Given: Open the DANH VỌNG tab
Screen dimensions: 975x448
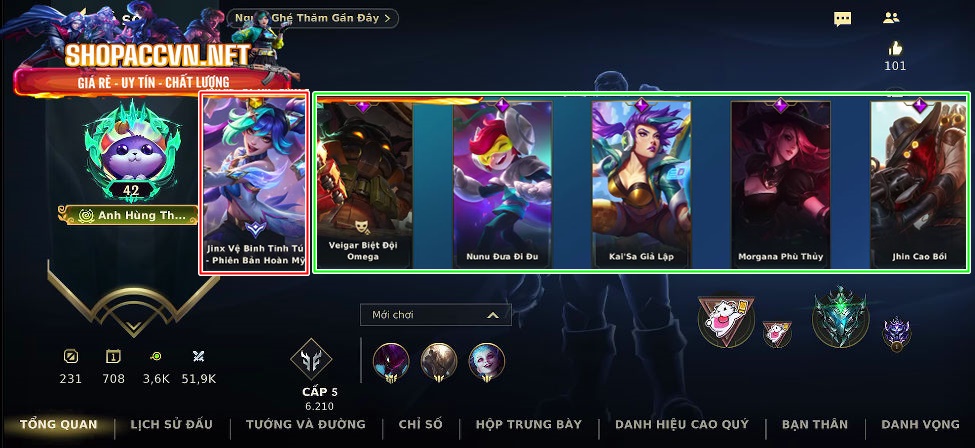Looking at the screenshot, I should click(x=920, y=425).
